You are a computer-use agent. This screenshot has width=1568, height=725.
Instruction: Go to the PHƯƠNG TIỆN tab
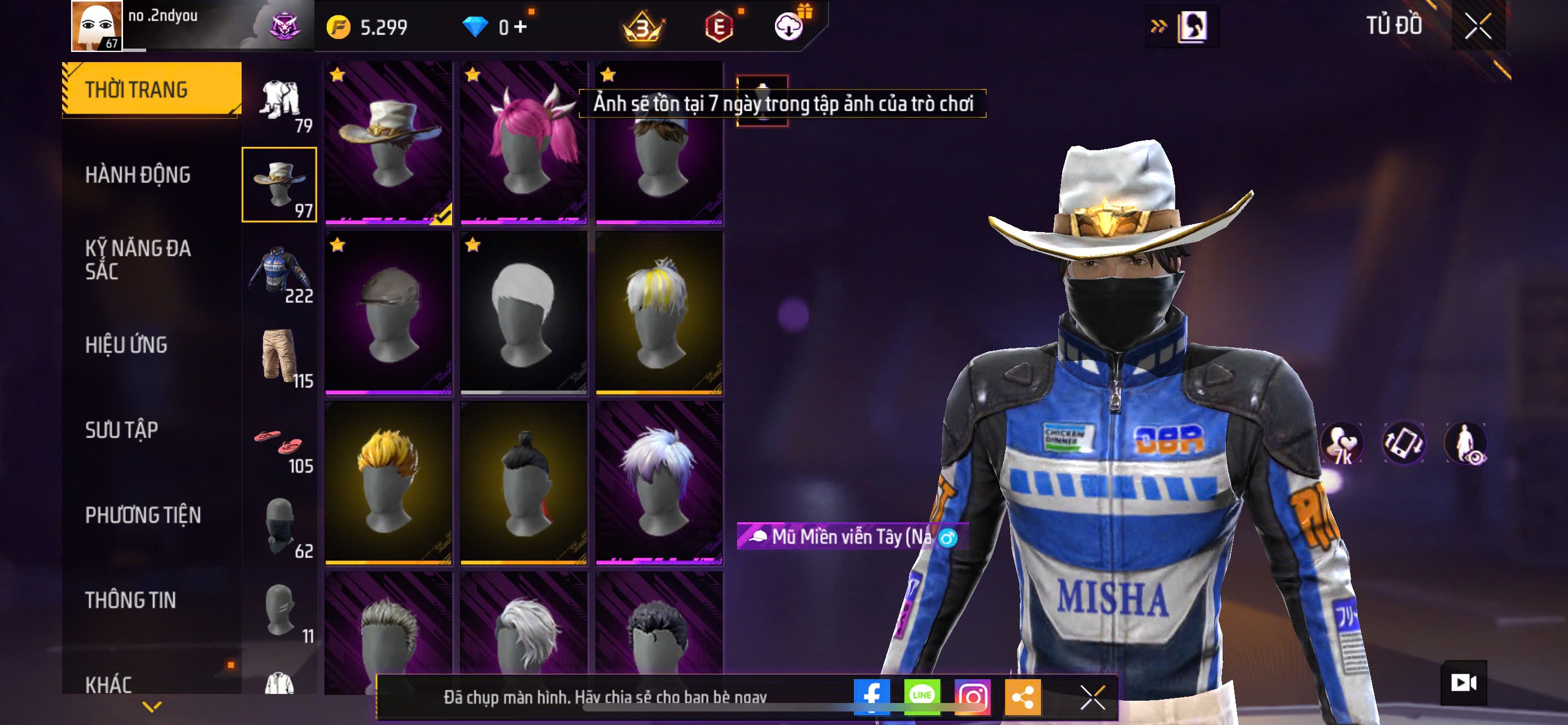click(x=142, y=515)
